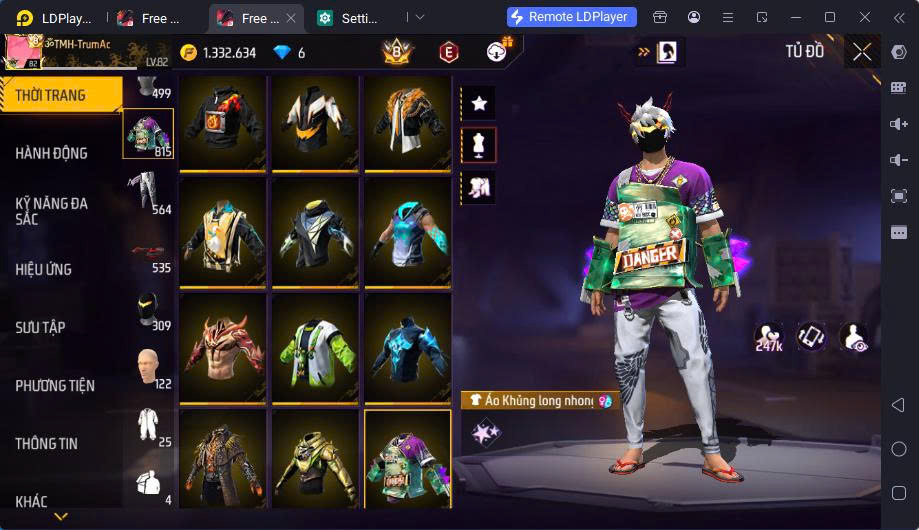
Task: Open the character view eye icon
Action: (853, 338)
